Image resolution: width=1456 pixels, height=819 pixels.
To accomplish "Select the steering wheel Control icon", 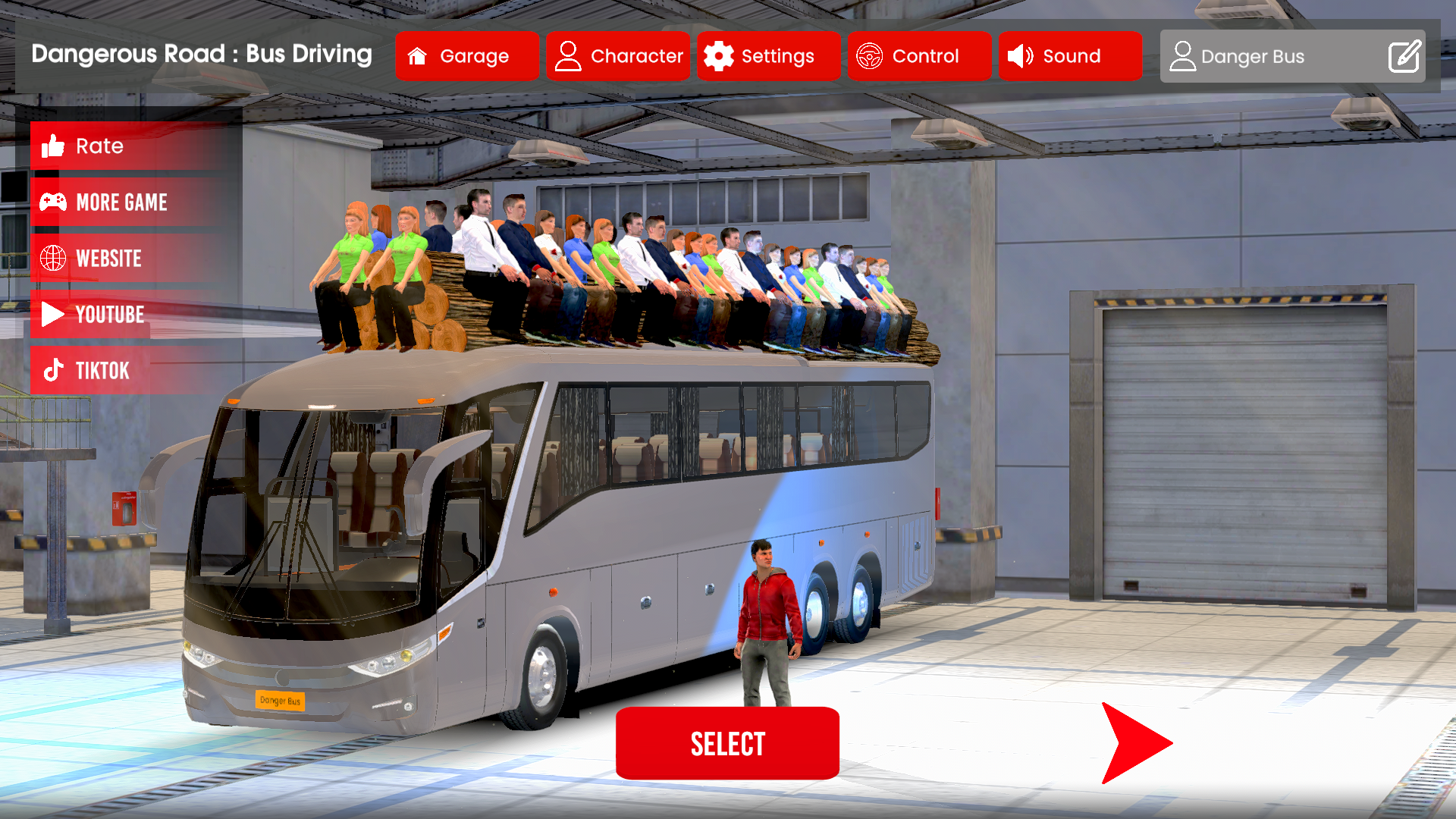I will click(871, 55).
